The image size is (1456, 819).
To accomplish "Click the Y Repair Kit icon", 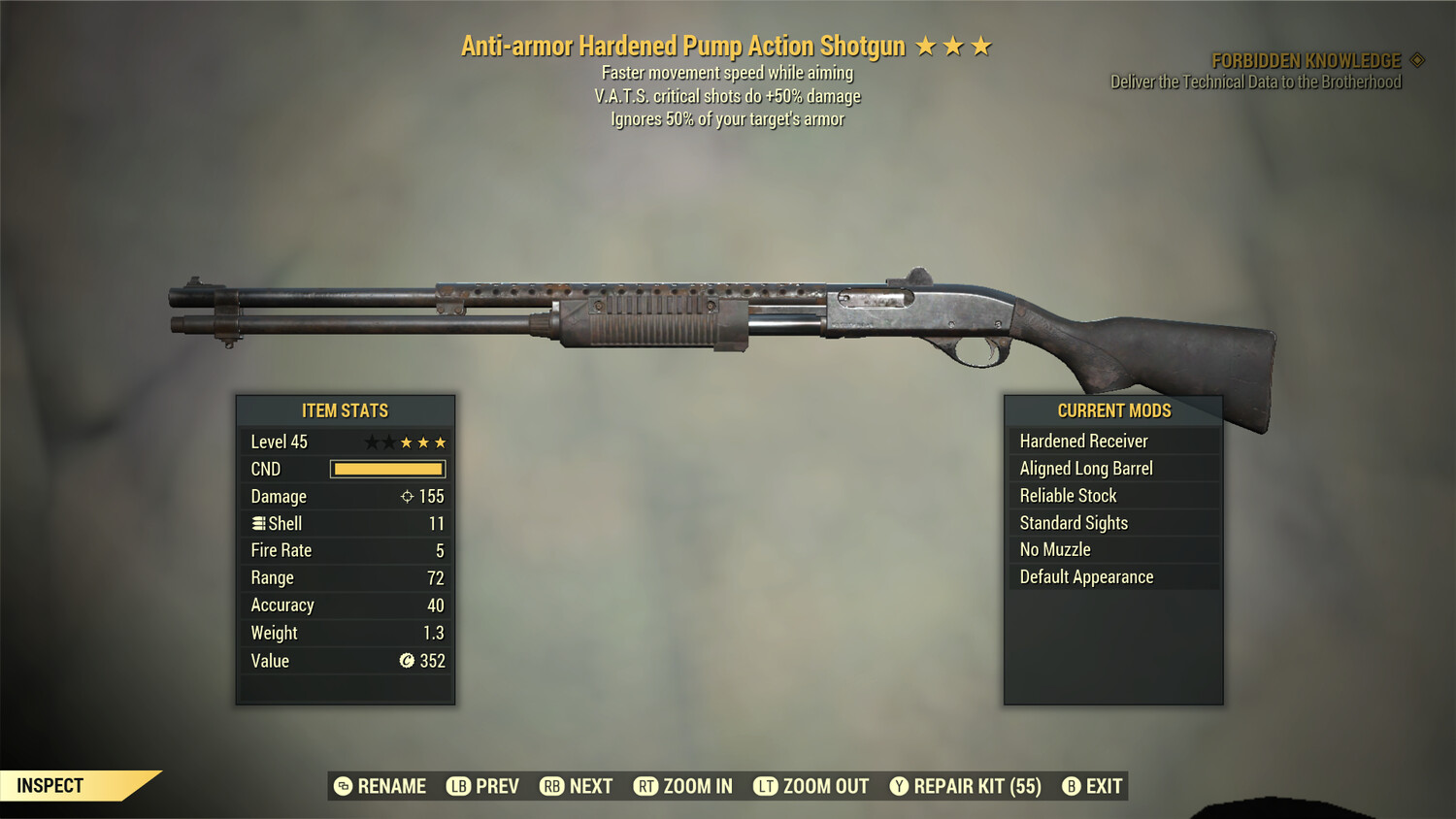I will 900,786.
